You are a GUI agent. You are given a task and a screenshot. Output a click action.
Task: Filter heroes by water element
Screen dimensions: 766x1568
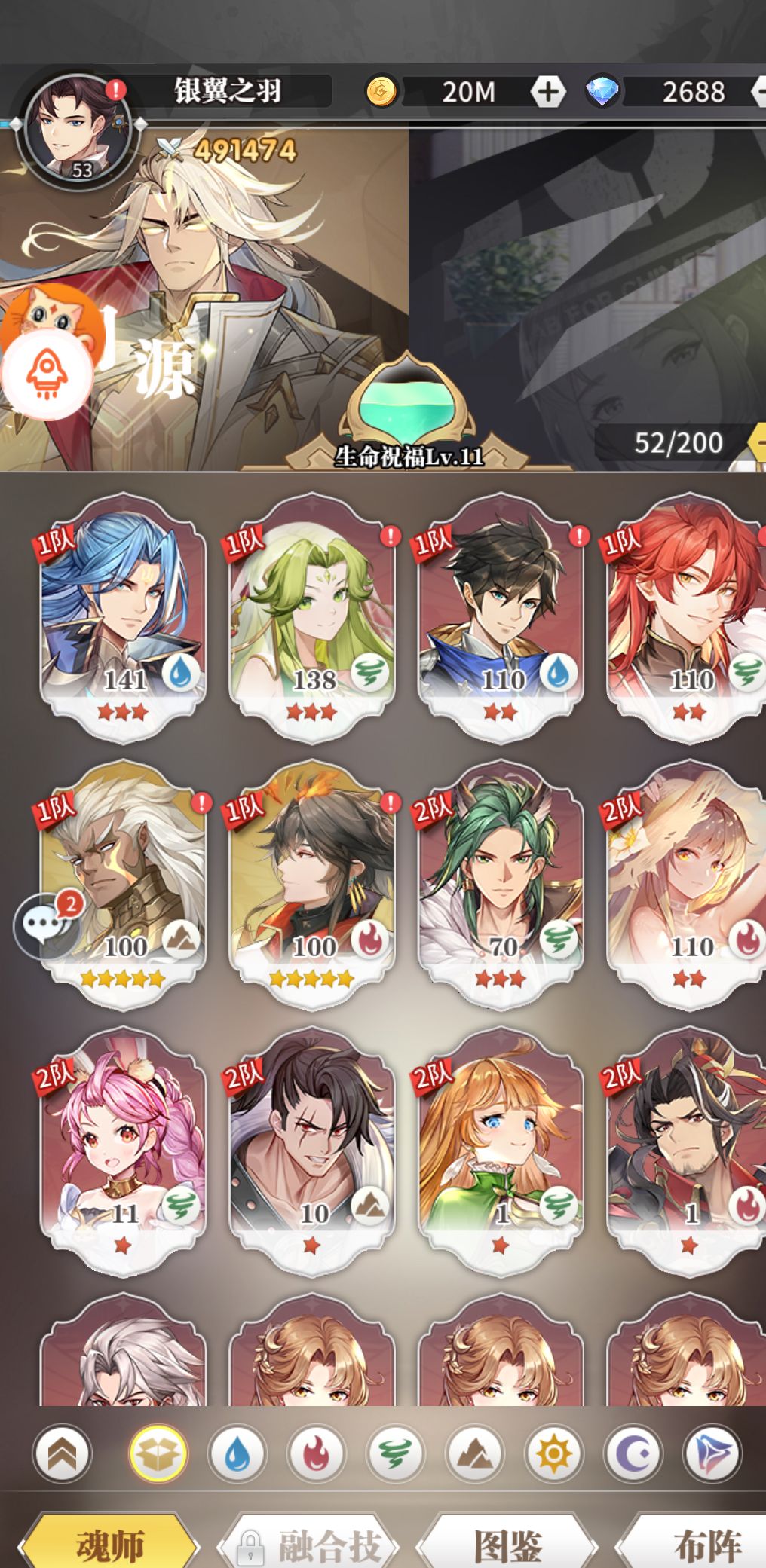237,1453
